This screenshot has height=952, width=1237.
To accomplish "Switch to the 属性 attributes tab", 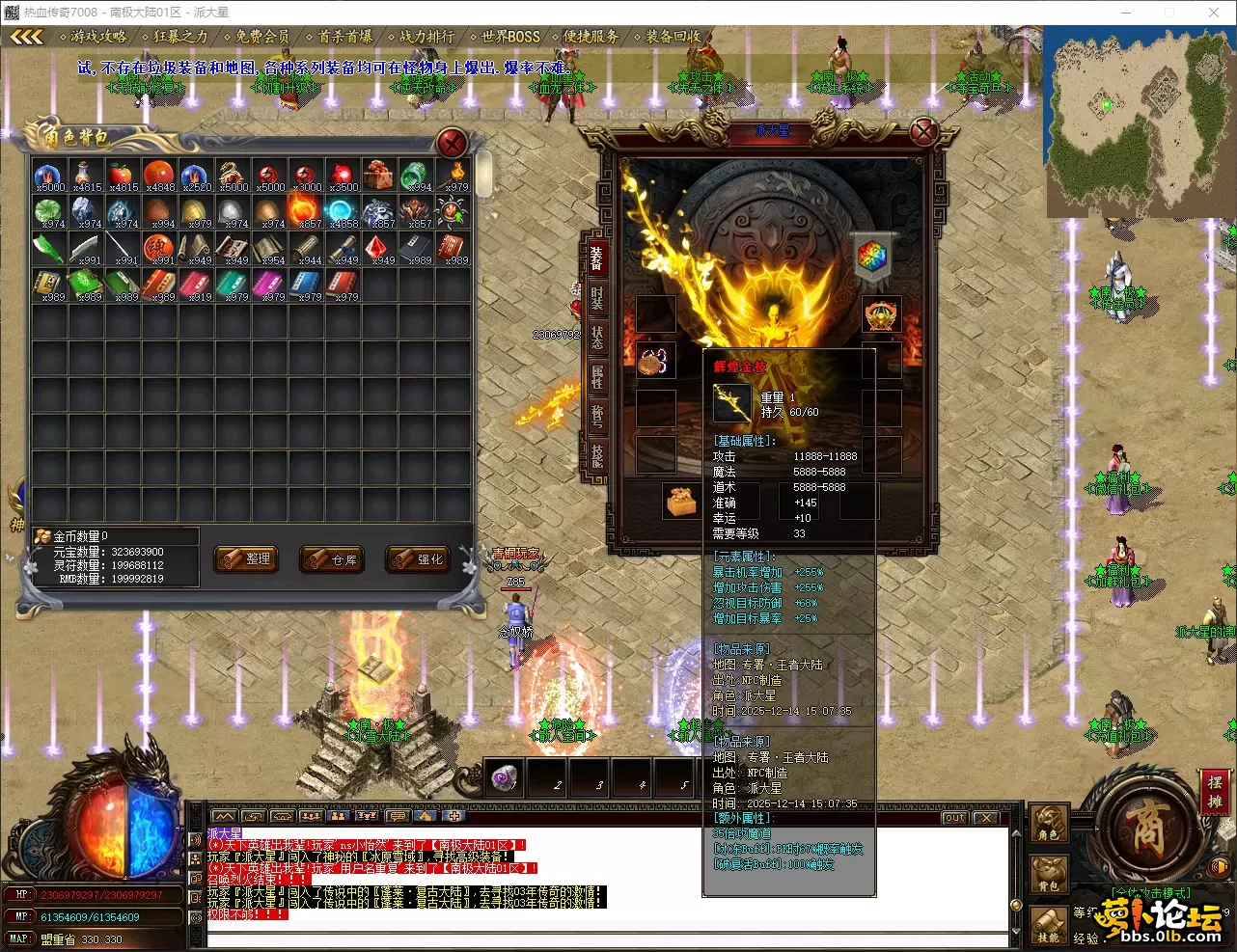I will (x=597, y=377).
